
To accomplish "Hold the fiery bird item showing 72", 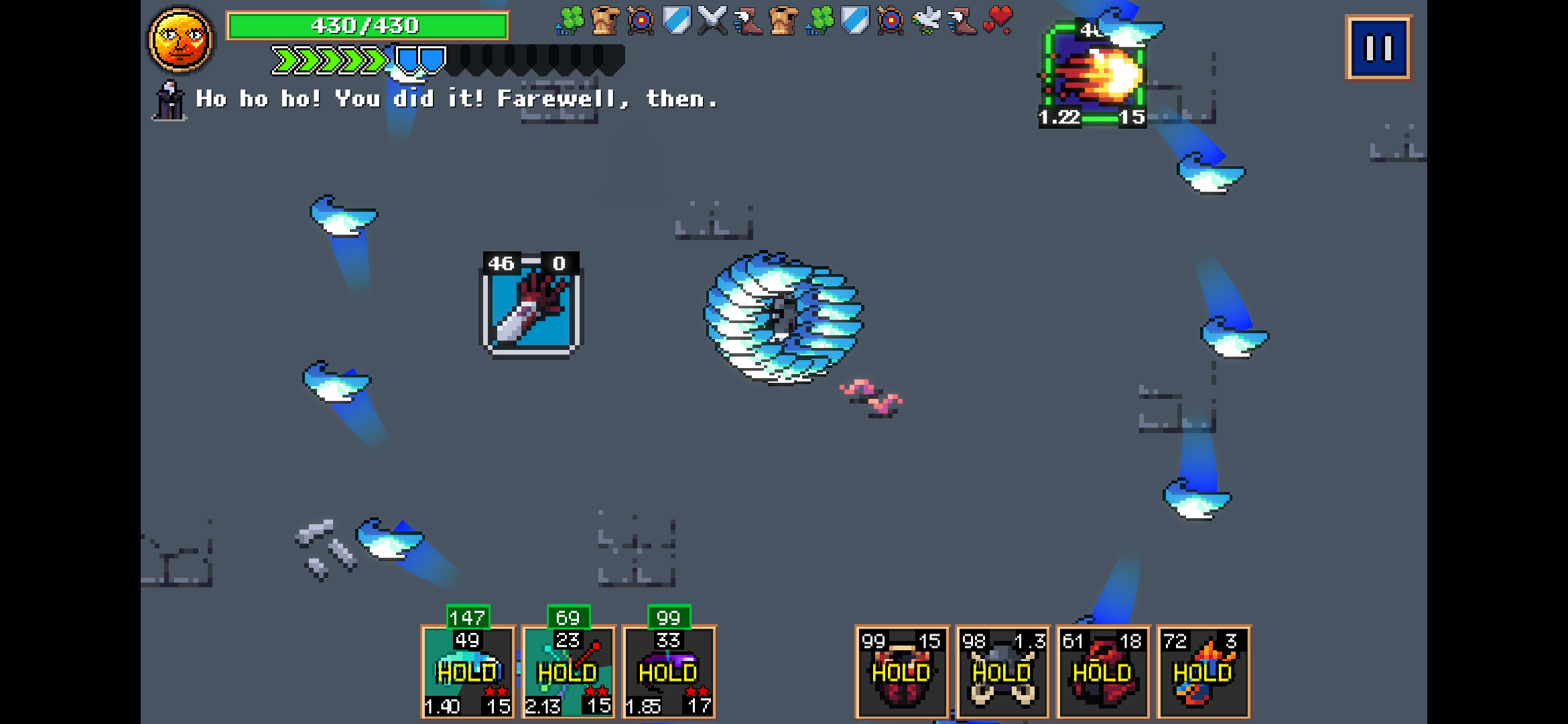I will pos(1203,670).
